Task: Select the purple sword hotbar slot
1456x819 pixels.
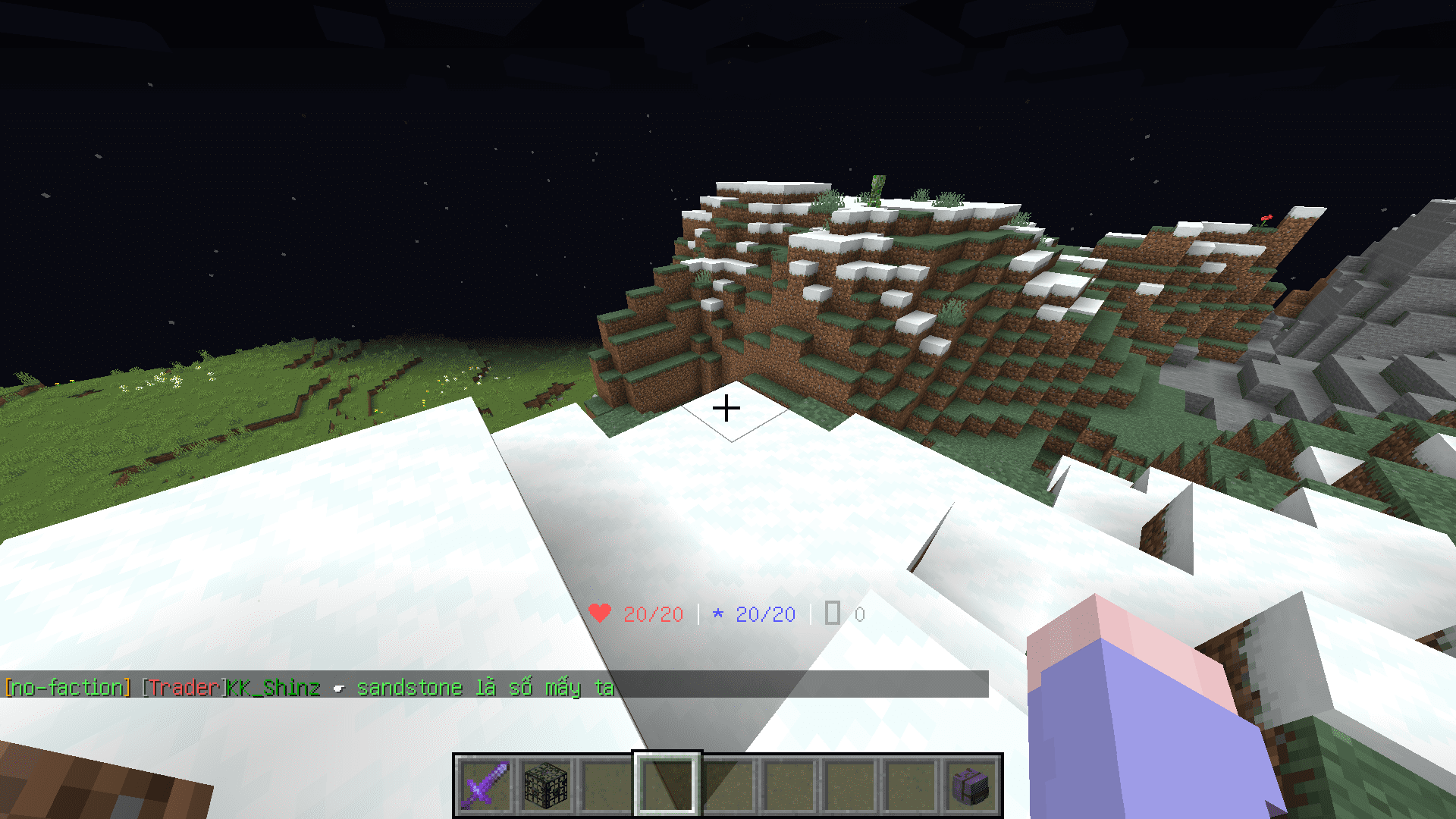Action: click(x=485, y=784)
